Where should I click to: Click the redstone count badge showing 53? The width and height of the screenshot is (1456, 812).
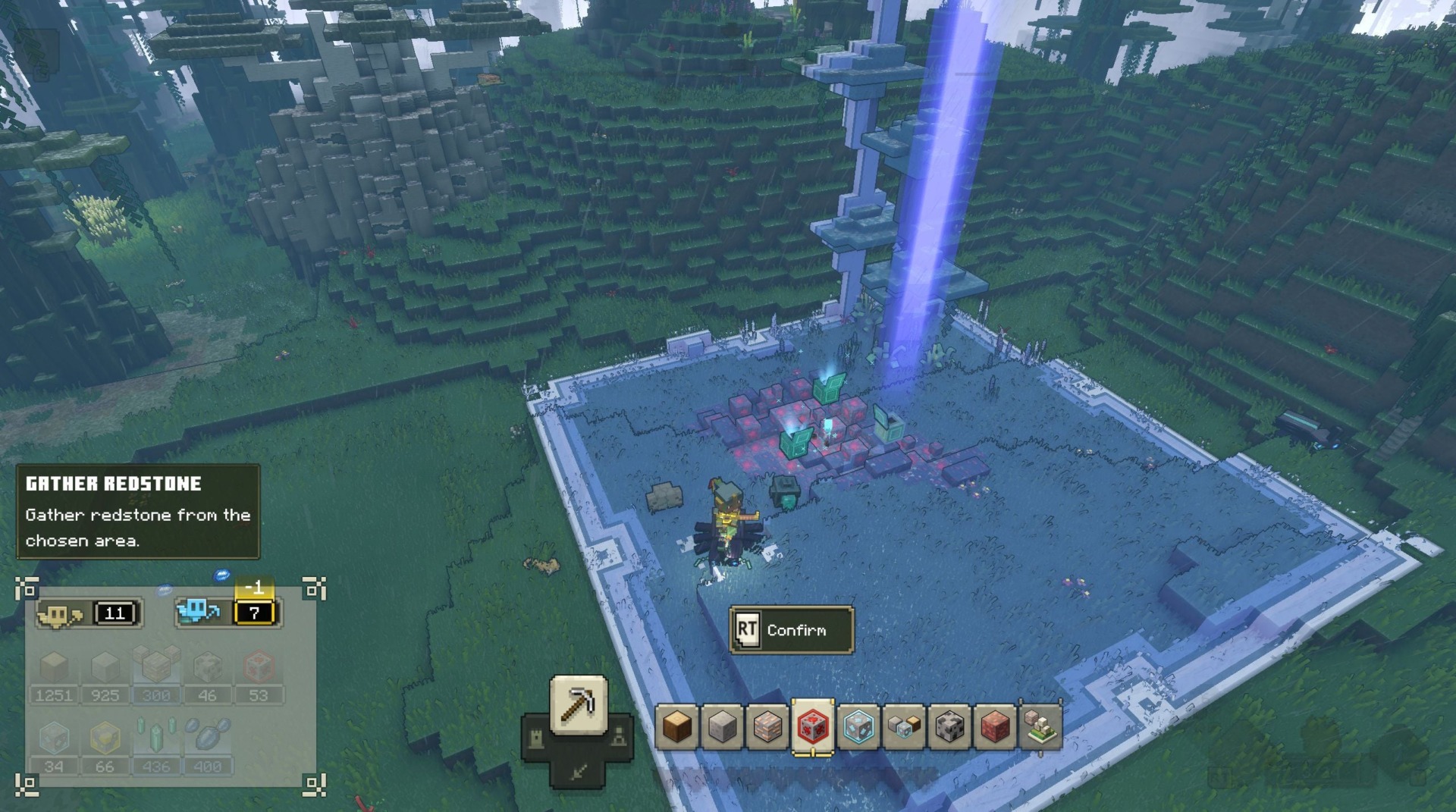(x=260, y=695)
